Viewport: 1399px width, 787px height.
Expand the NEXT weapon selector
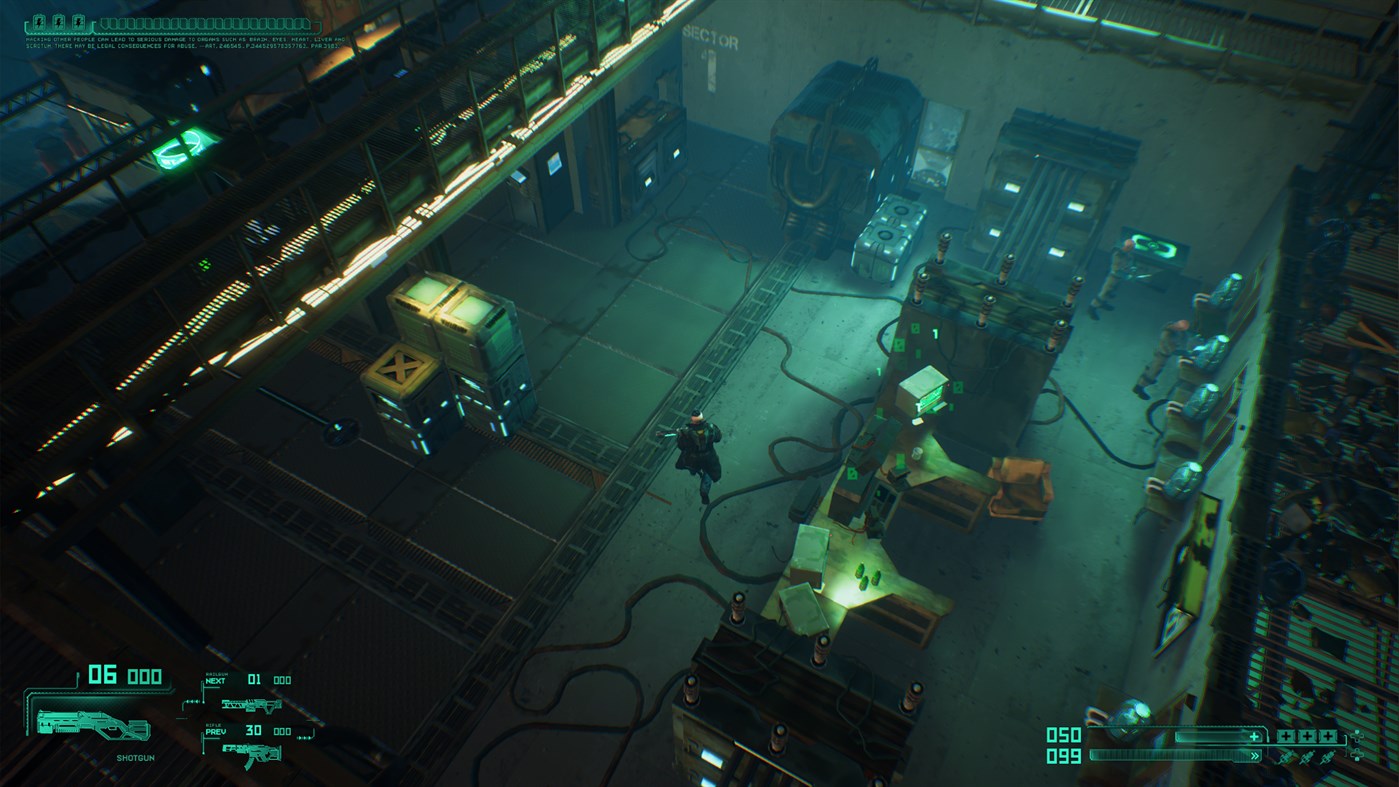[x=216, y=681]
